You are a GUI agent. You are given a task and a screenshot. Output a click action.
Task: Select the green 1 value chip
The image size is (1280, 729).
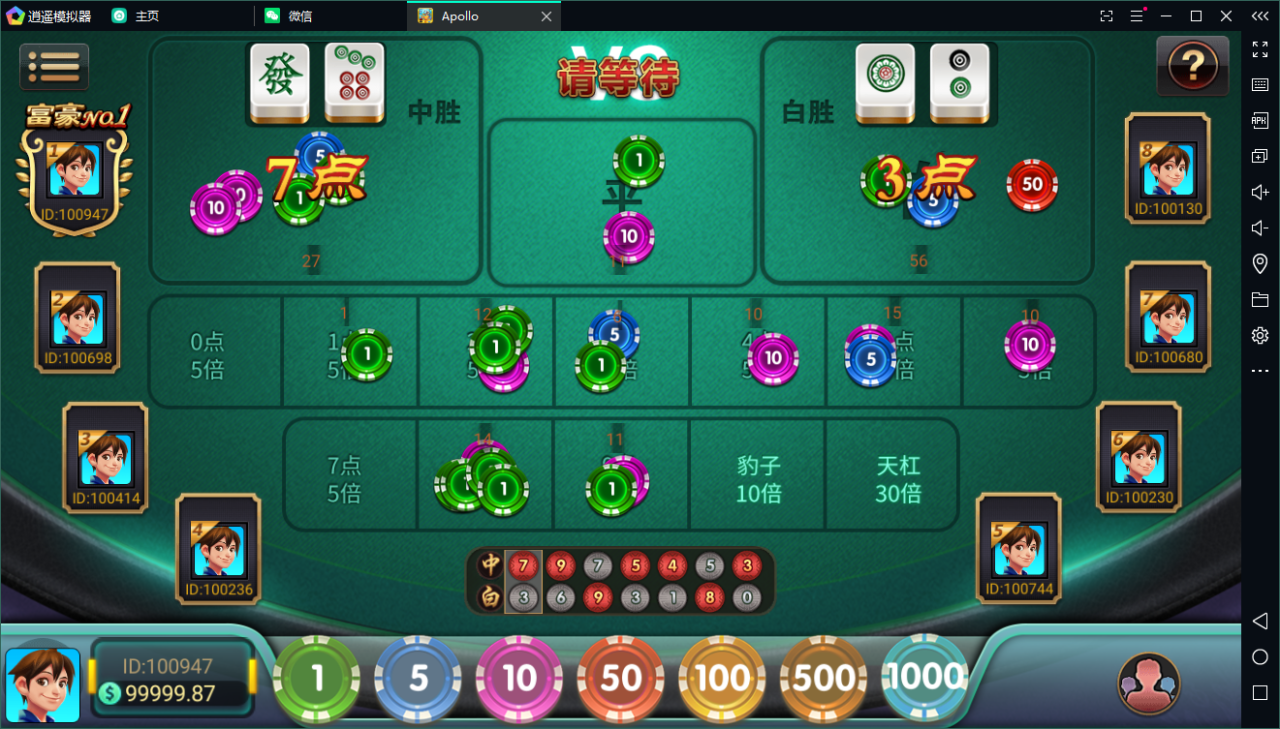coord(316,677)
